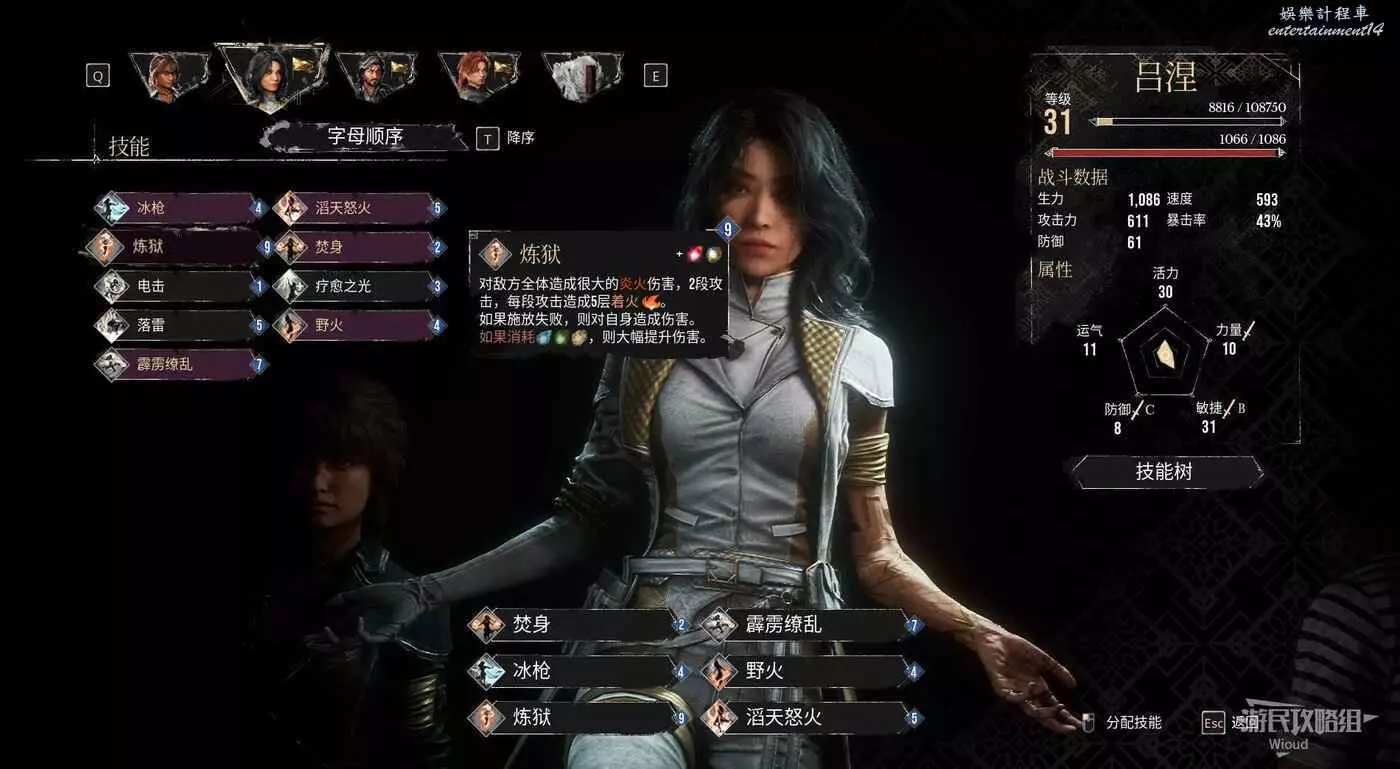Screen dimensions: 1400x769
Task: Select the white-masked character portrait
Action: (581, 75)
